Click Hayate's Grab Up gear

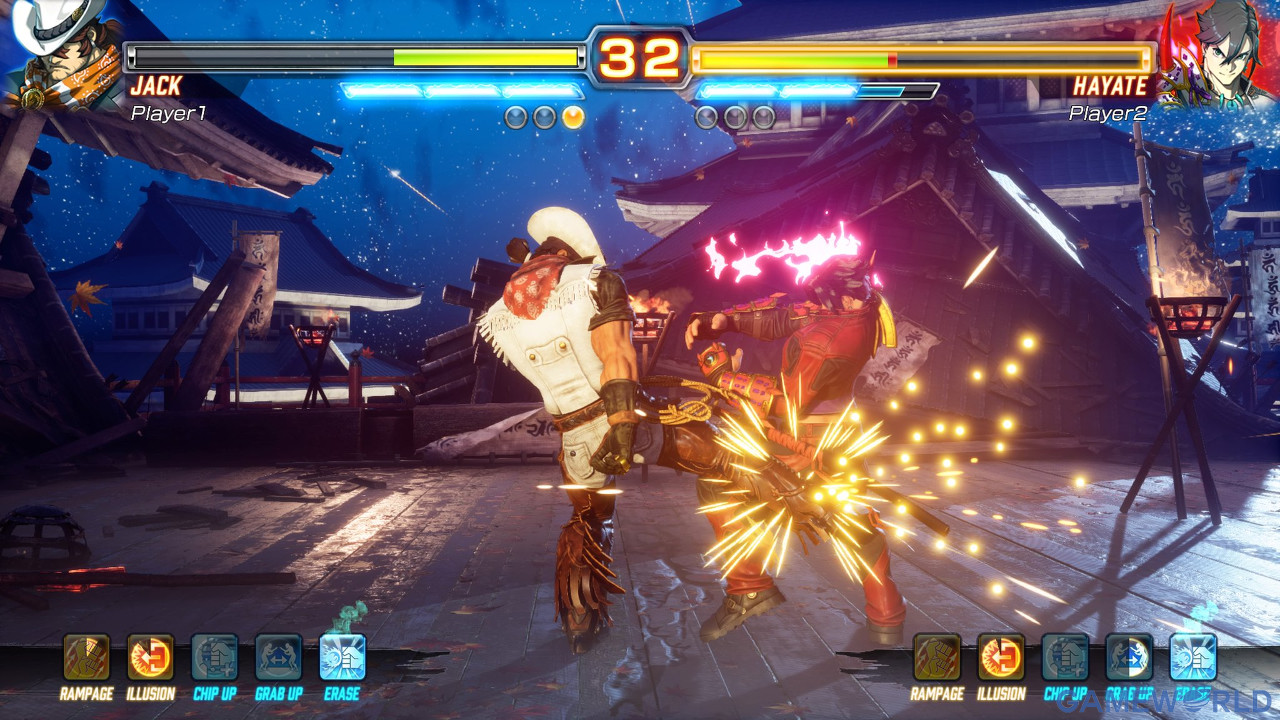pyautogui.click(x=1129, y=657)
